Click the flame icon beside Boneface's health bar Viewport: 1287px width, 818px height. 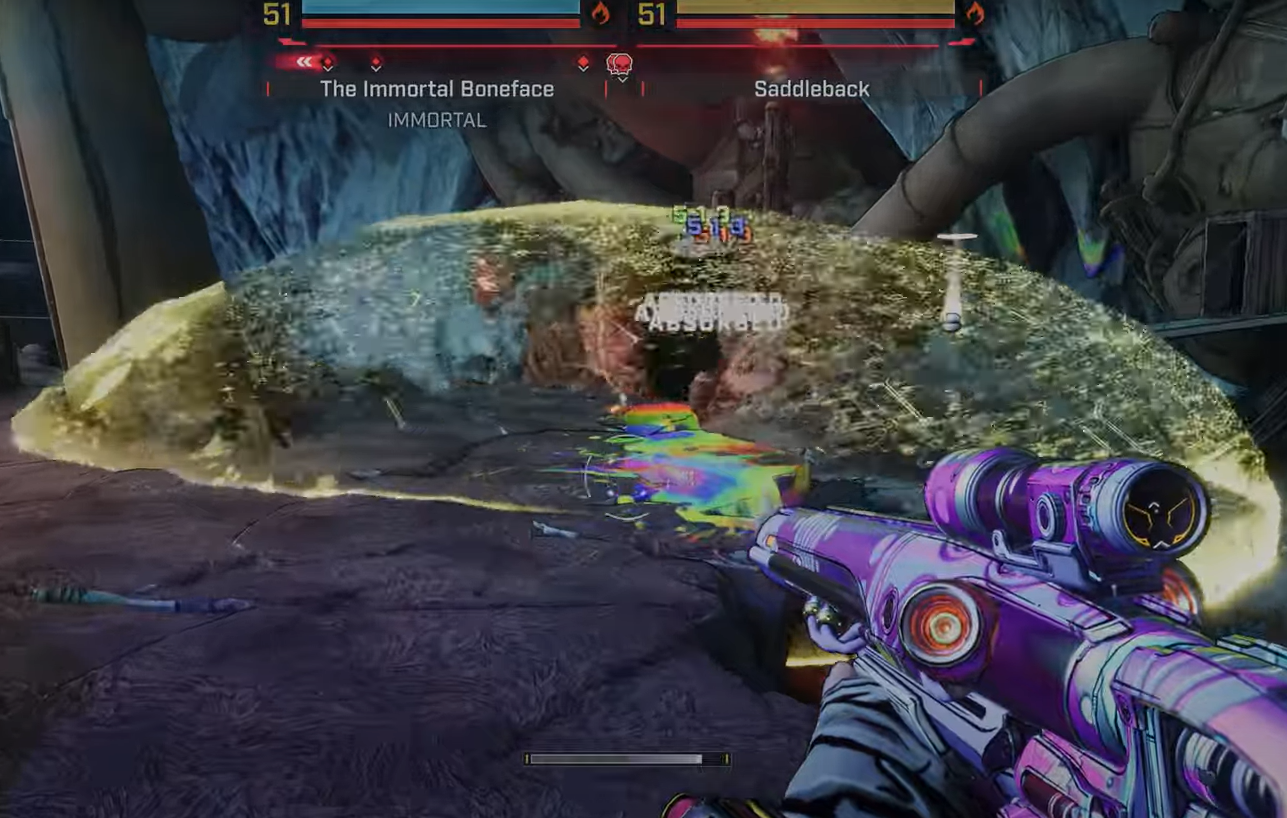pos(600,13)
